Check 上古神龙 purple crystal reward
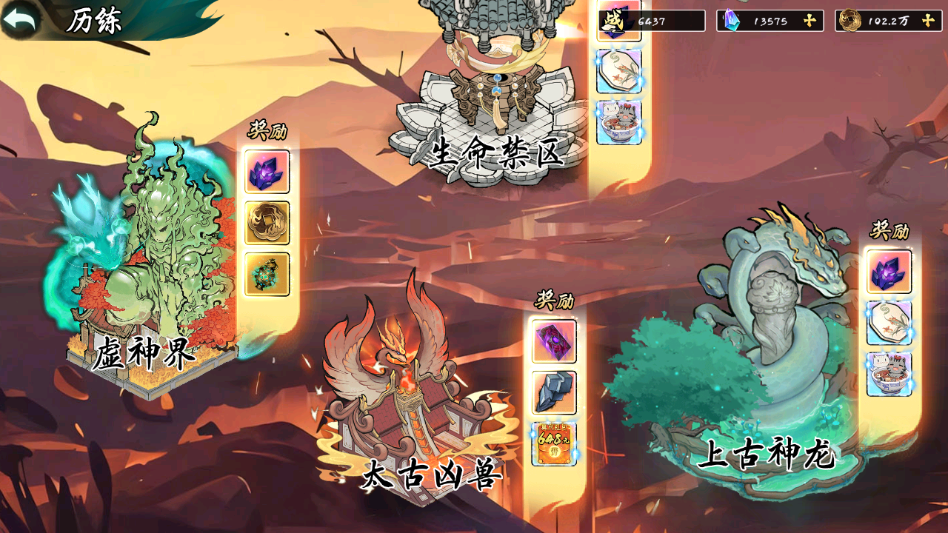The image size is (948, 533). click(888, 272)
